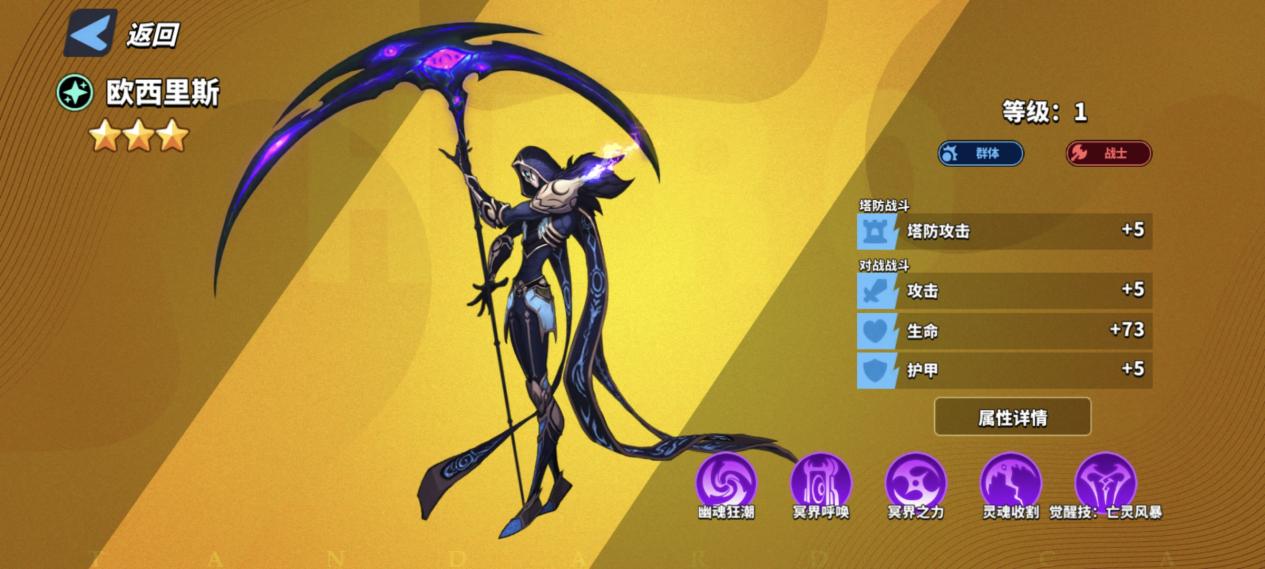Inspect the 亡灵风暴 awakening skill icon
Viewport: 1265px width, 569px height.
click(1105, 481)
